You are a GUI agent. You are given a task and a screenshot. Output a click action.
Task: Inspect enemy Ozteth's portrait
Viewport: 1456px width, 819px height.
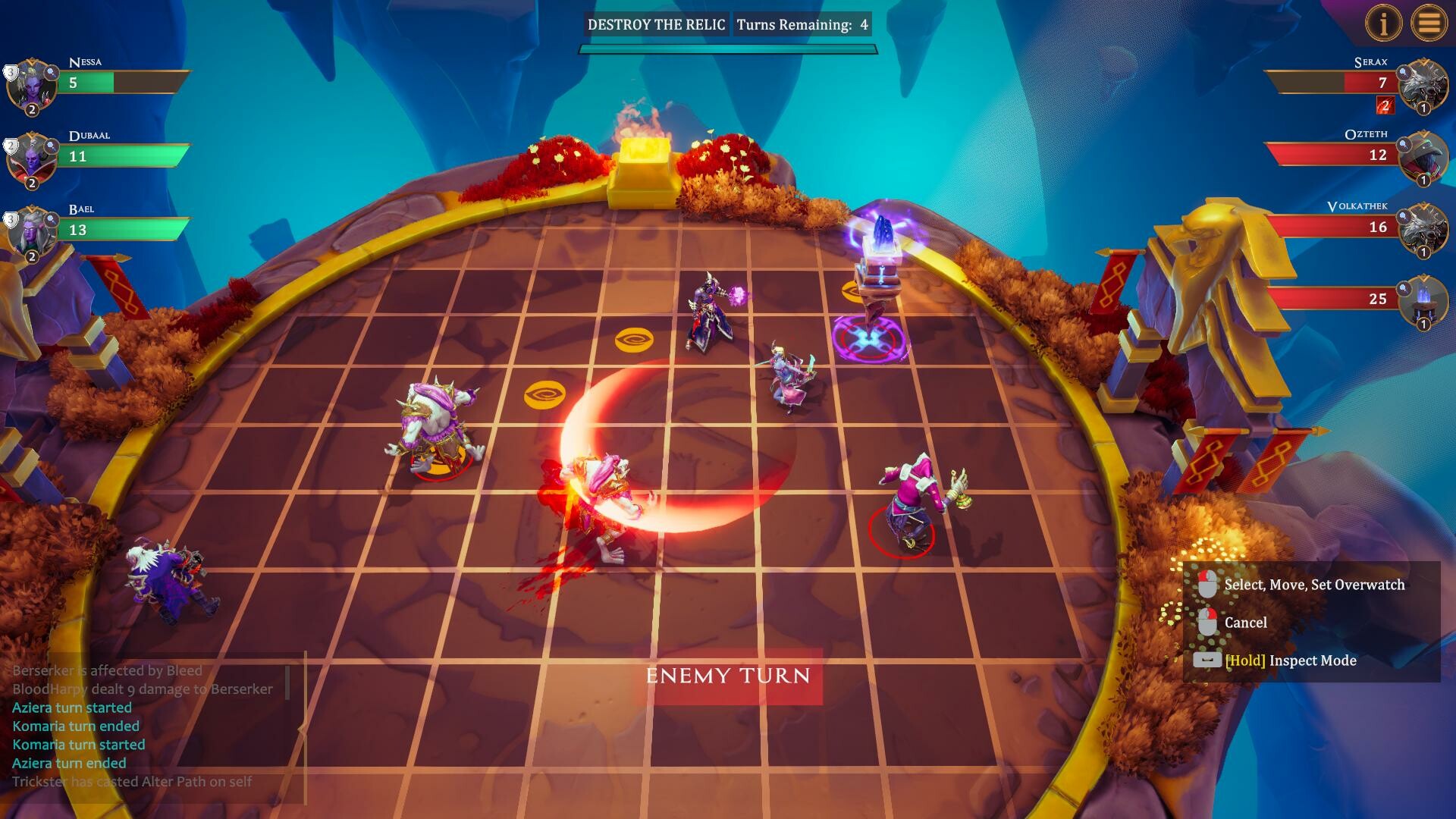click(1423, 157)
